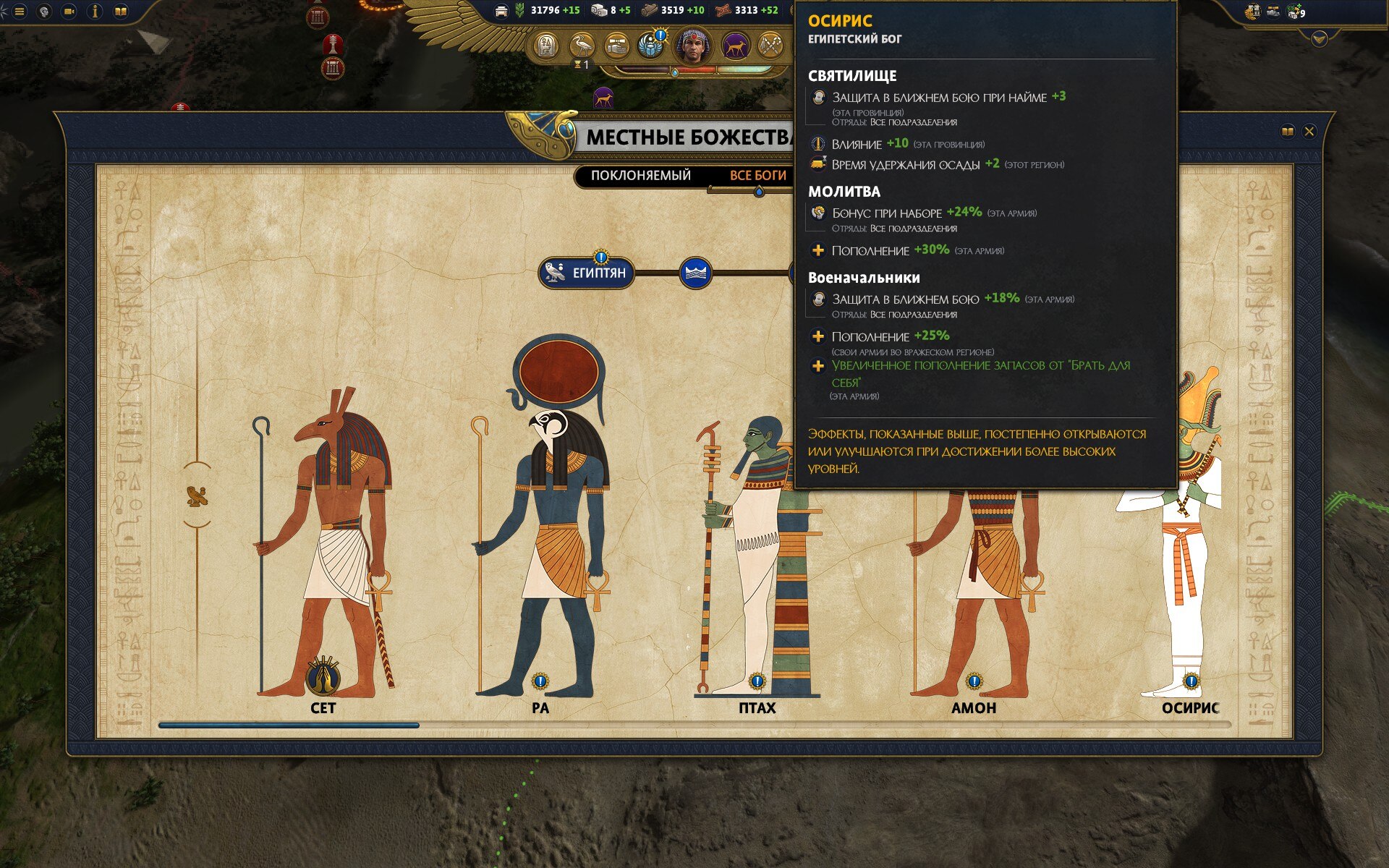1389x868 pixels.
Task: Switch to the Все боги tab
Action: (x=757, y=176)
